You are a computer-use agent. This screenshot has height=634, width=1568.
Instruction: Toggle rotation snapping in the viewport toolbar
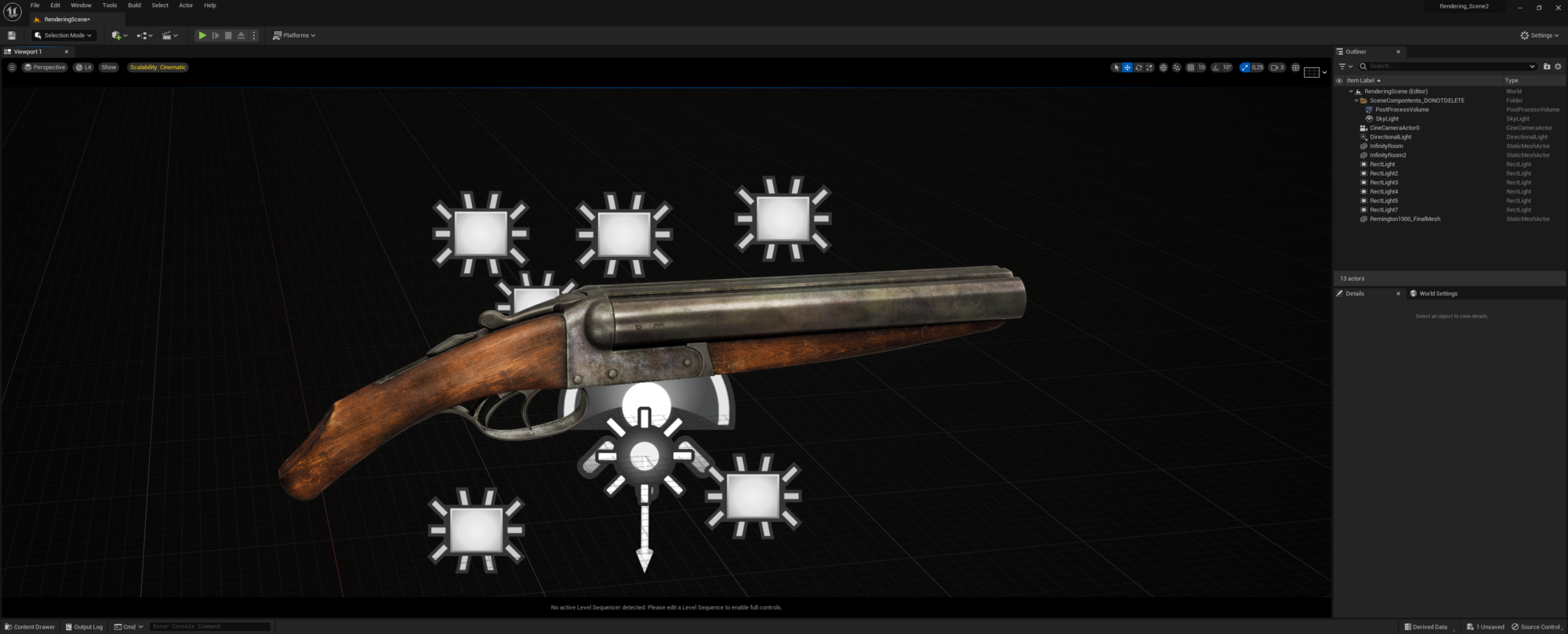pos(1217,67)
